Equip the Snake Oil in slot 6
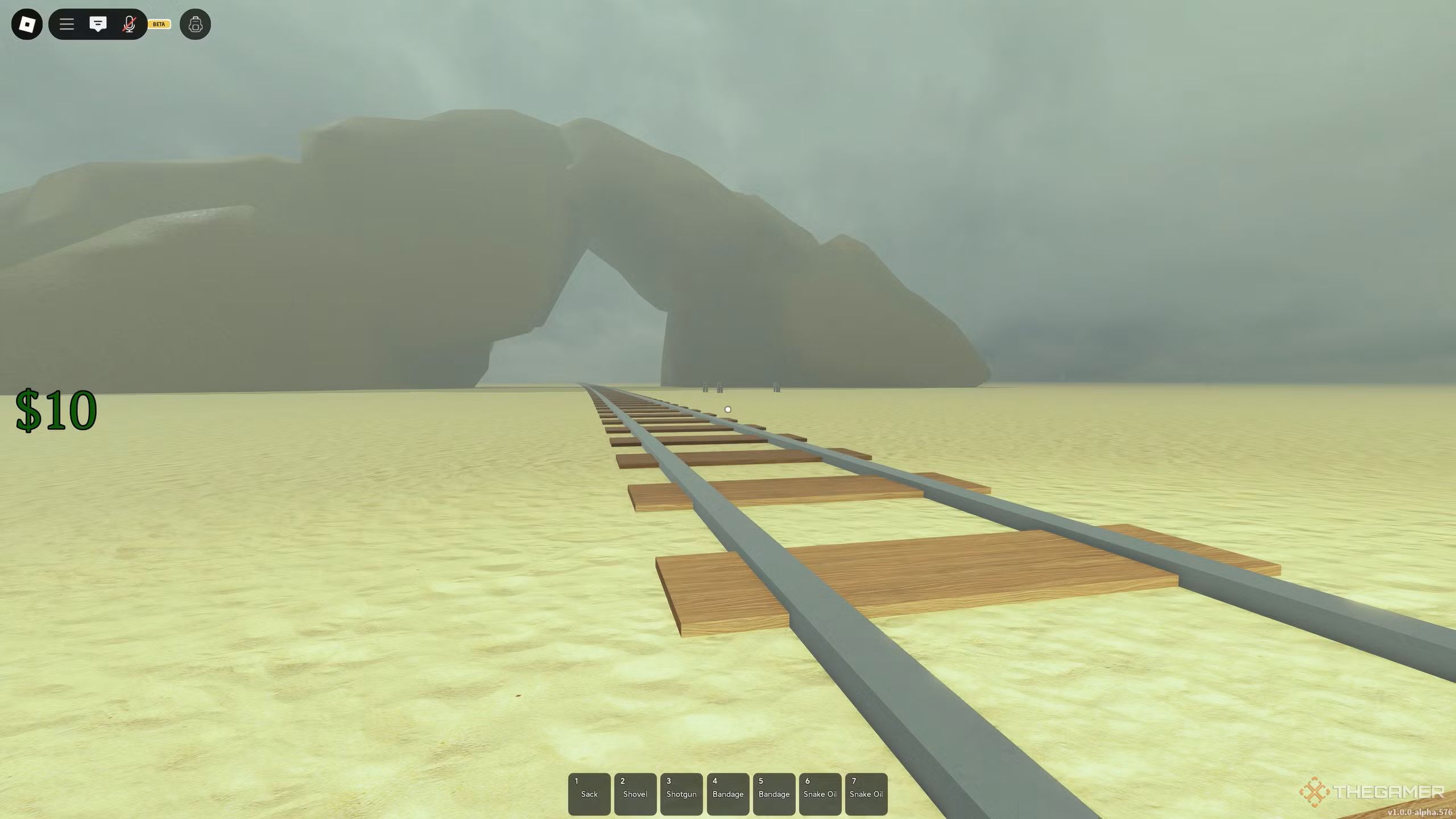Viewport: 1456px width, 819px height. (x=820, y=793)
